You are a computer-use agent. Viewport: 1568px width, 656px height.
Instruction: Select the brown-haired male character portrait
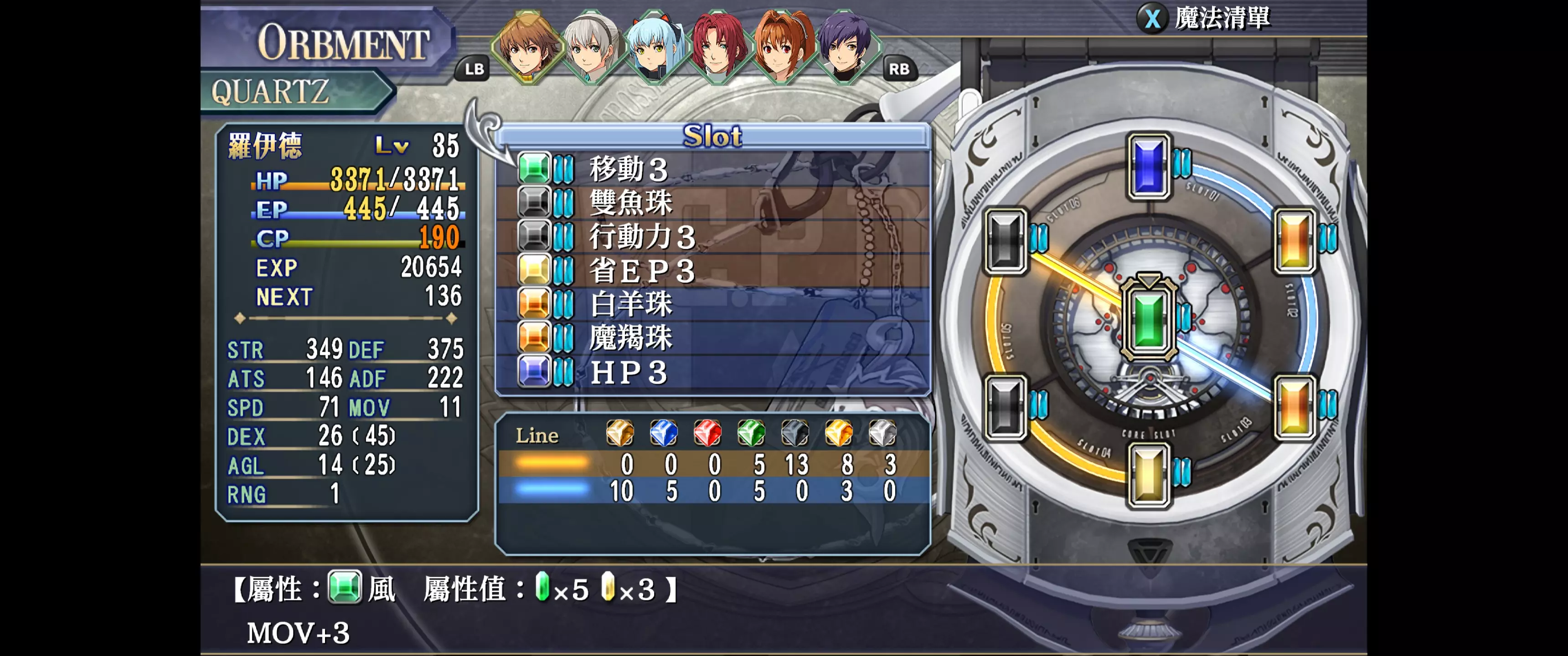(x=526, y=47)
